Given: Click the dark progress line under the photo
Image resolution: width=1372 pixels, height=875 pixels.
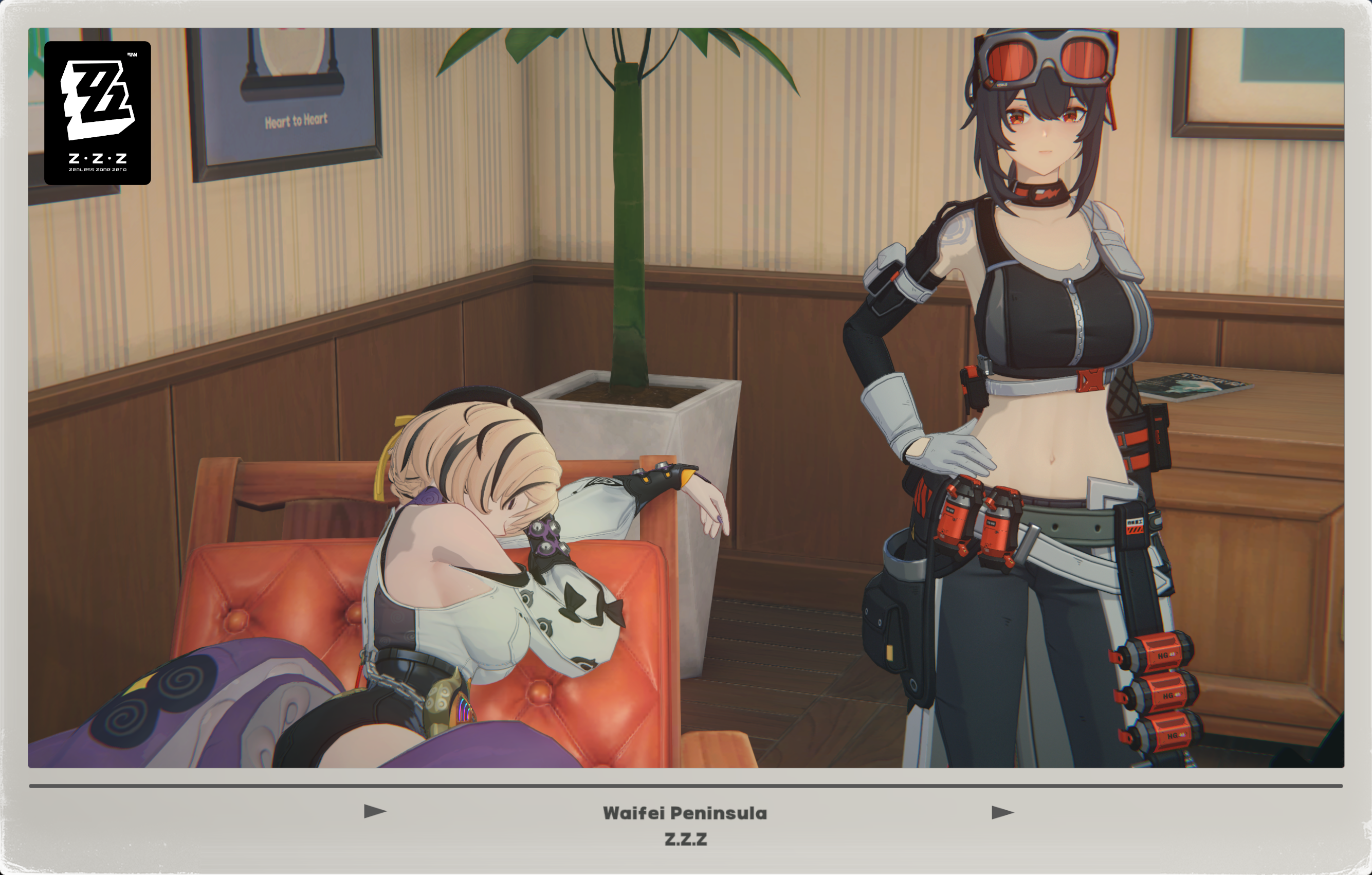Looking at the screenshot, I should point(686,786).
